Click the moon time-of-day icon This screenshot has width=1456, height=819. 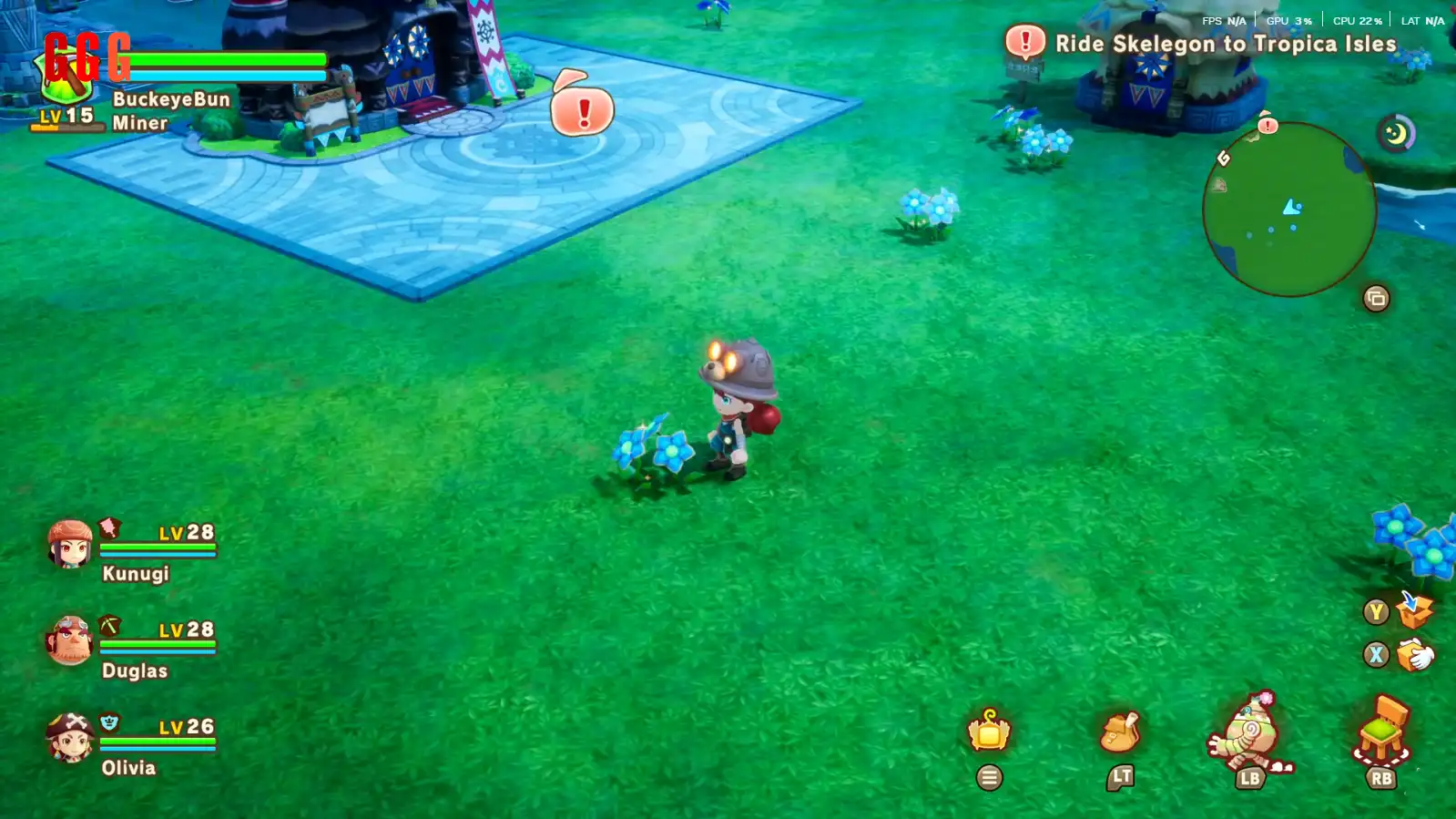(1395, 135)
